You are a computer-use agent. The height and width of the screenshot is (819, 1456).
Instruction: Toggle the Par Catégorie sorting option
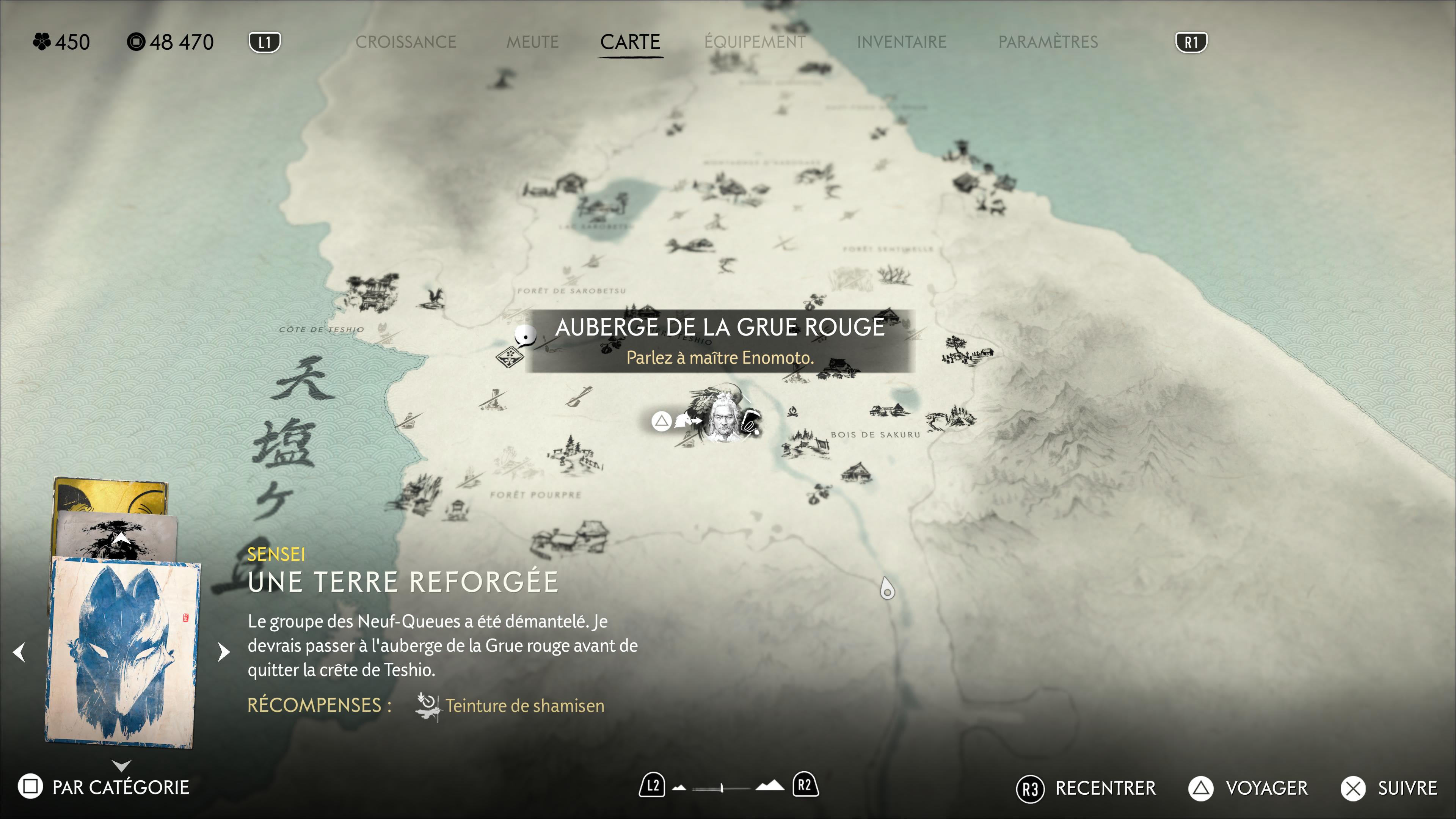pos(104,787)
